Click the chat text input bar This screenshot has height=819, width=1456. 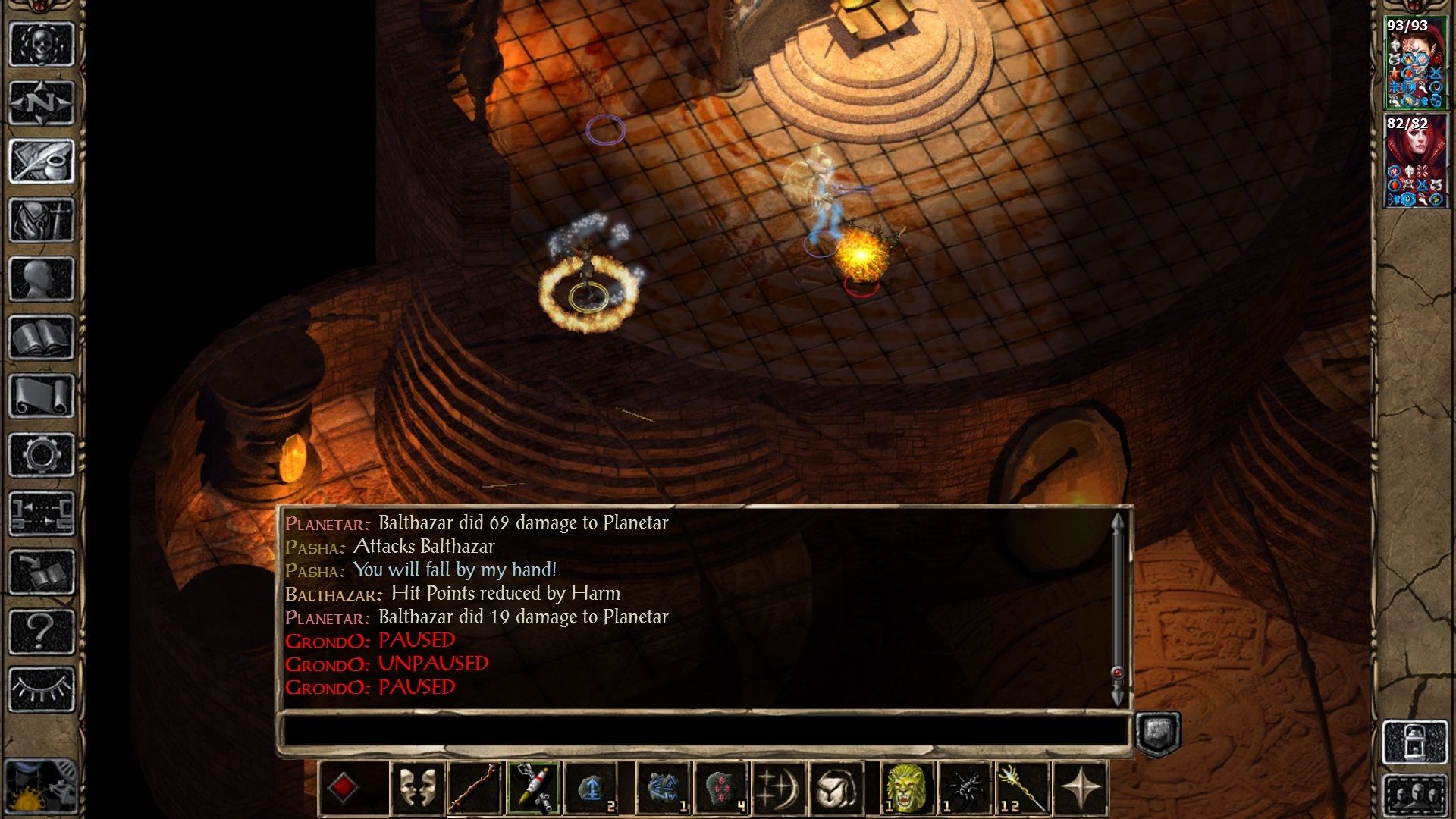[x=705, y=731]
